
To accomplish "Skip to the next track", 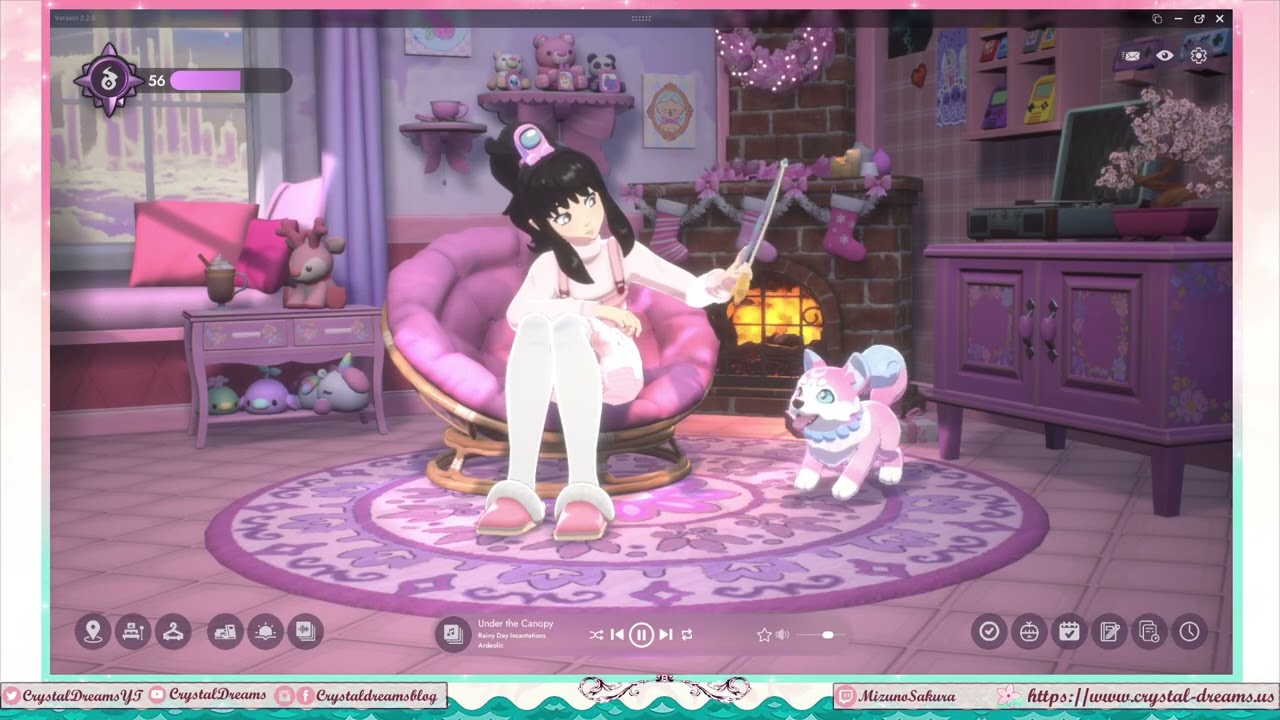I will click(665, 635).
